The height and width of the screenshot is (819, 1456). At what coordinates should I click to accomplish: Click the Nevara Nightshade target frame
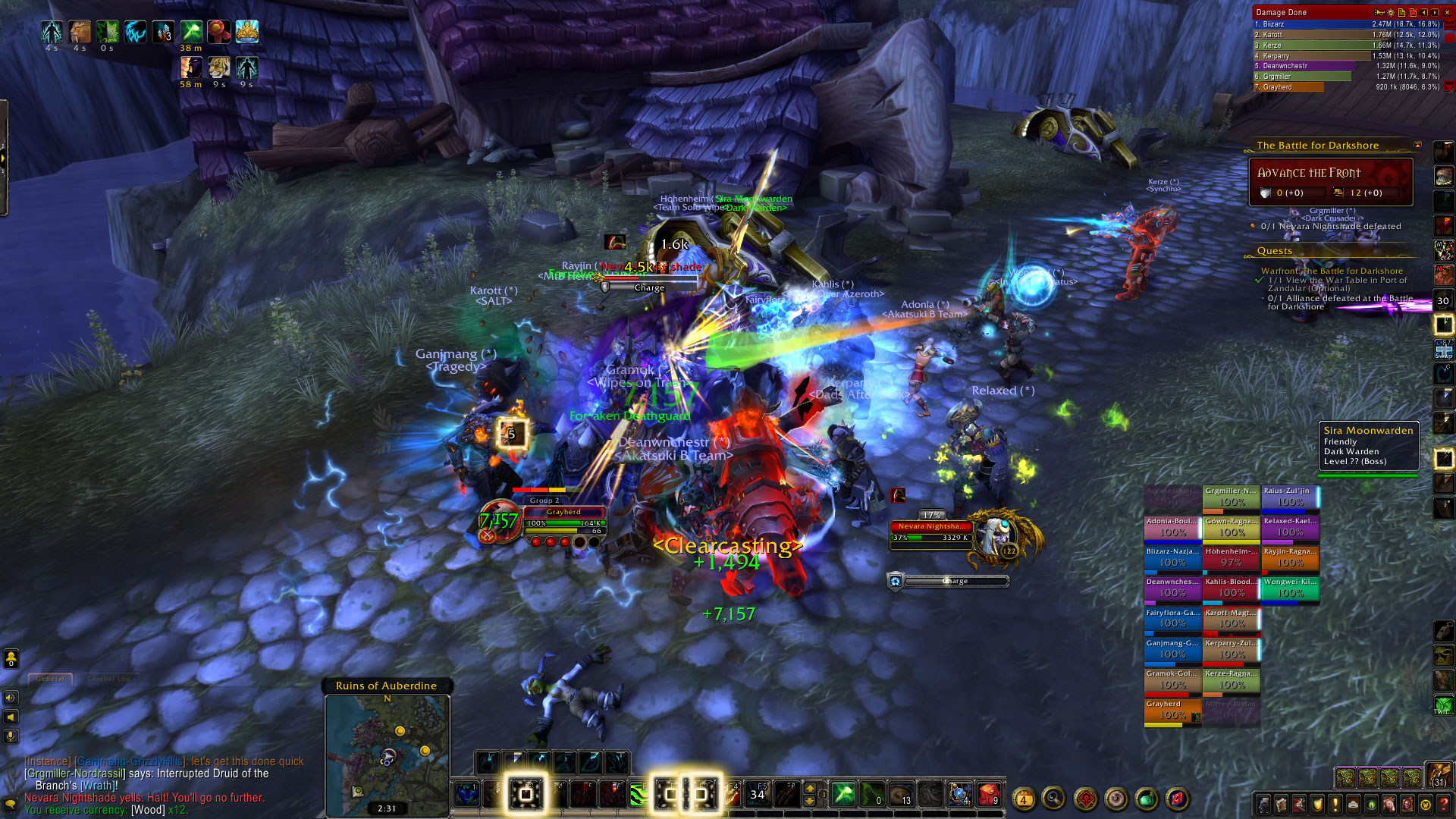tap(931, 532)
